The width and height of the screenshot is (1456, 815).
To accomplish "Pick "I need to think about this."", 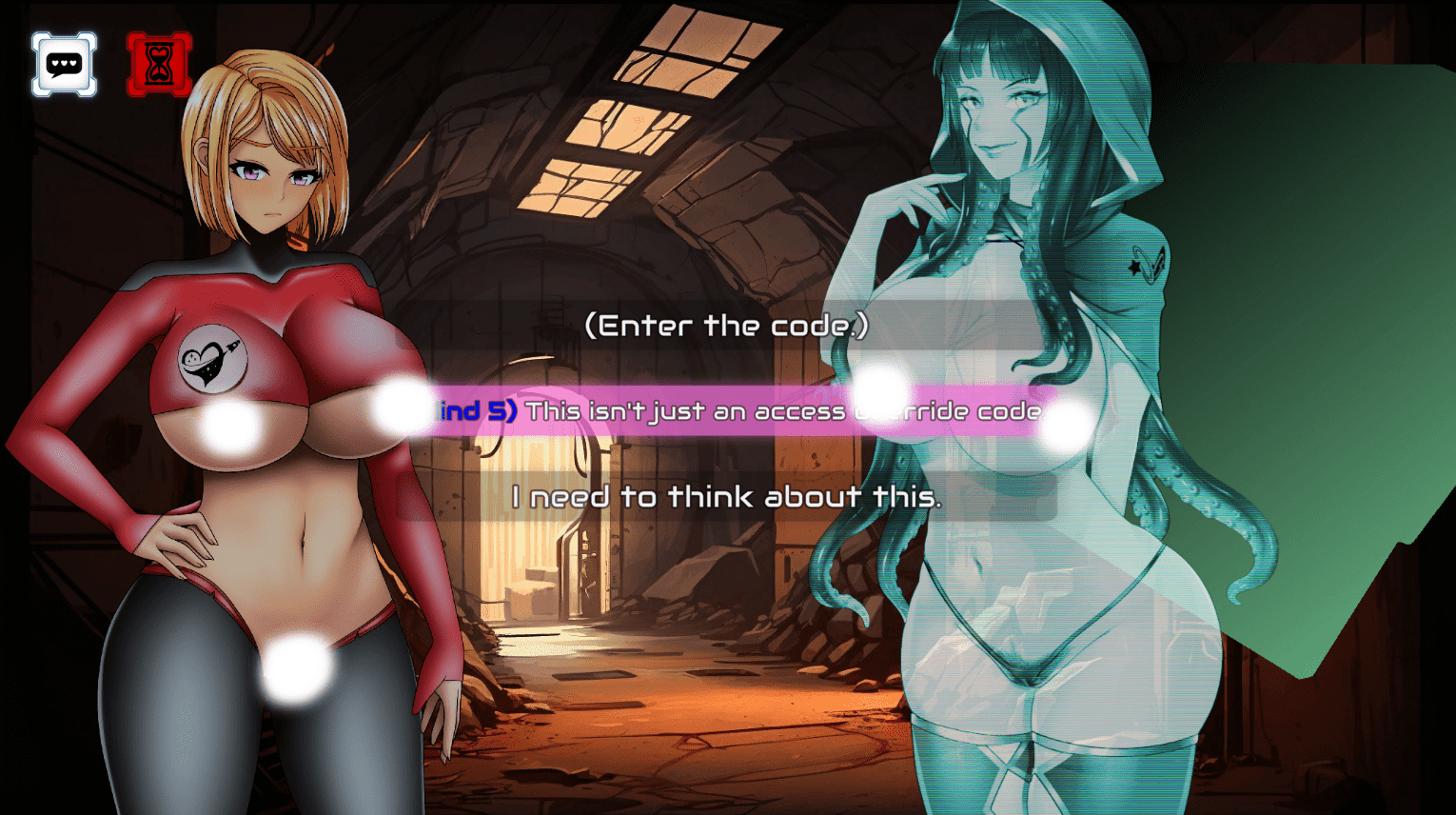I will (x=726, y=497).
